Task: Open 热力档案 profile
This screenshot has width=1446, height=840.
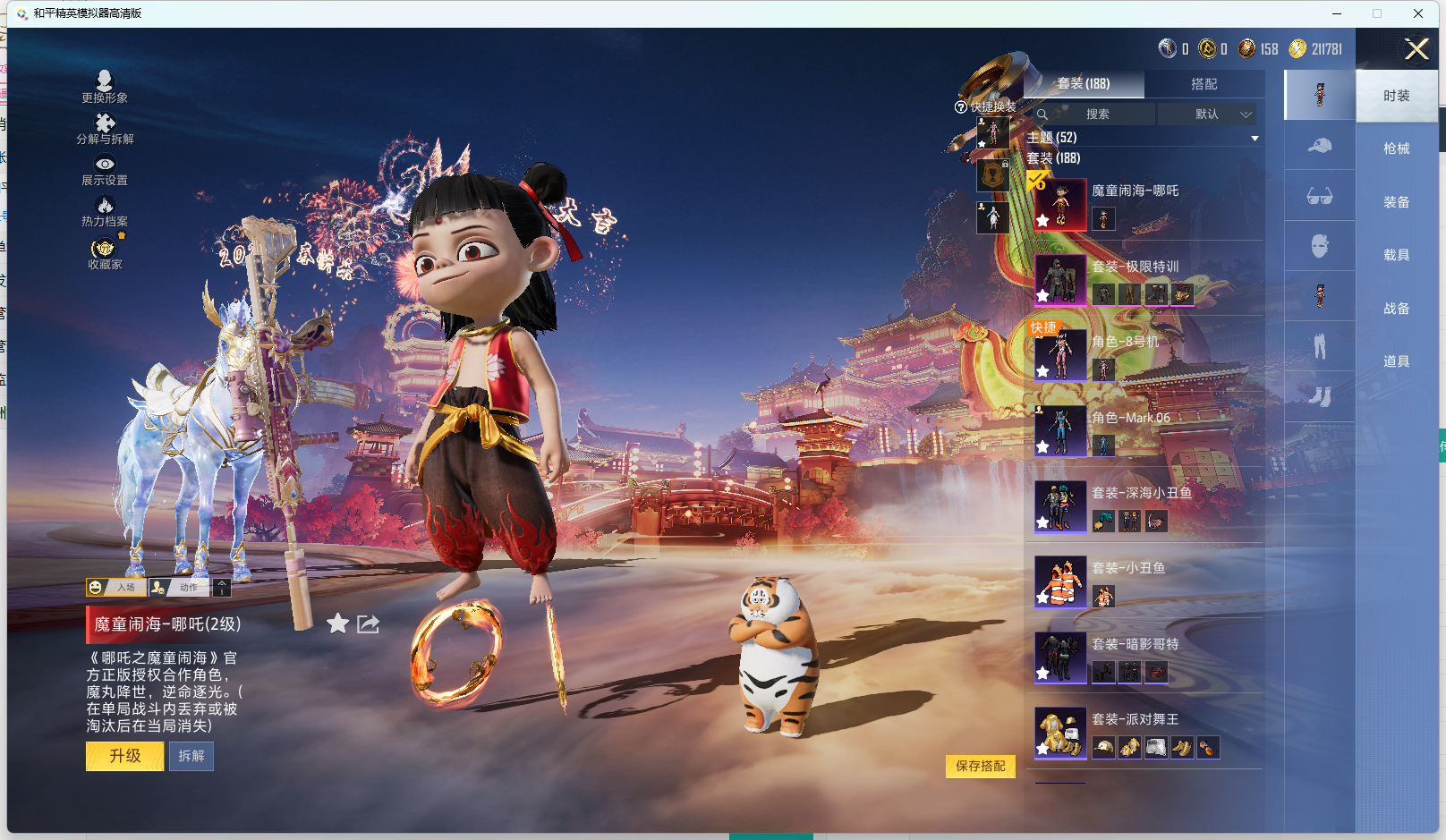Action: (105, 211)
